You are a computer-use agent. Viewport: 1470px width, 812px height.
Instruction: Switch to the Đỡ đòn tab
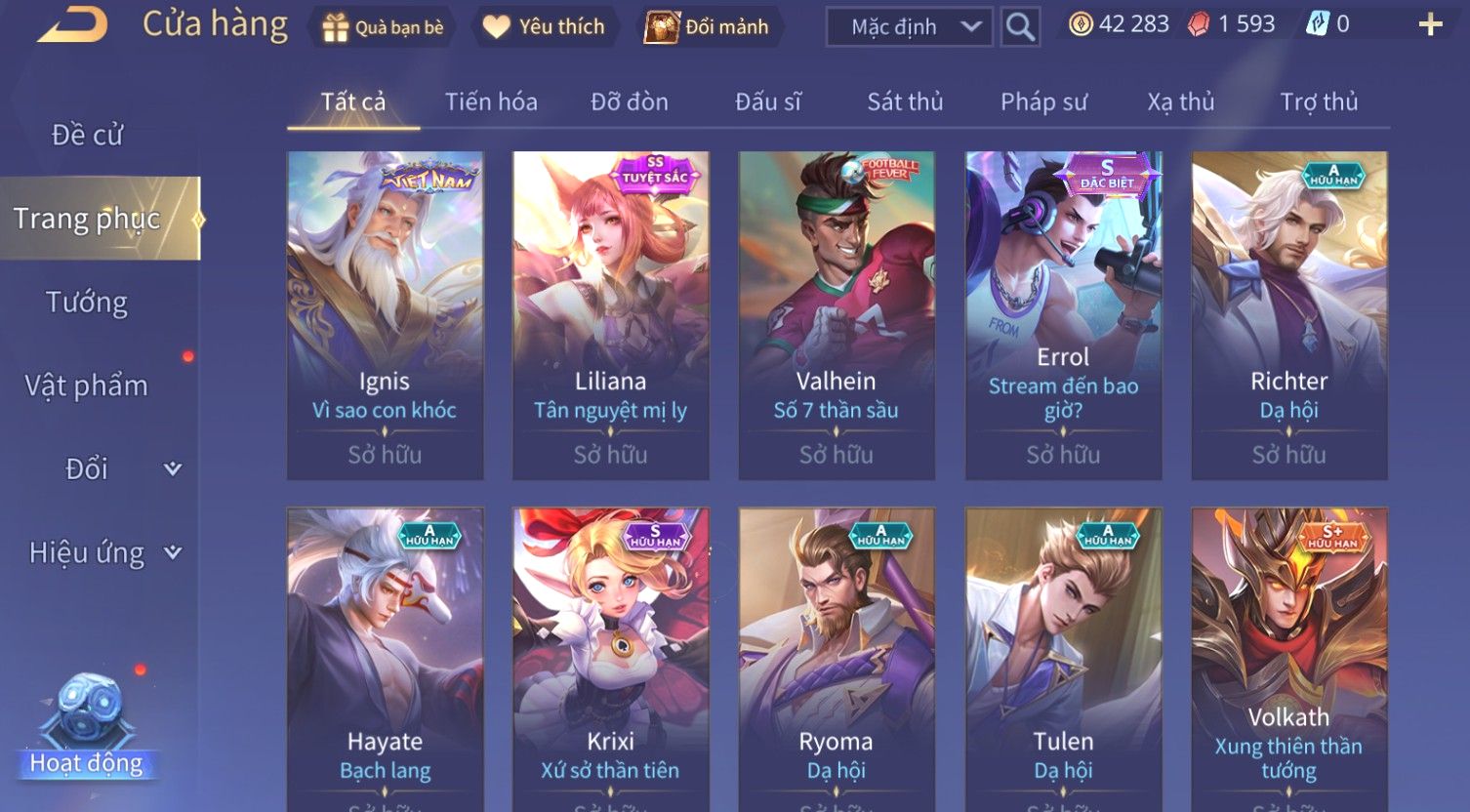point(630,101)
